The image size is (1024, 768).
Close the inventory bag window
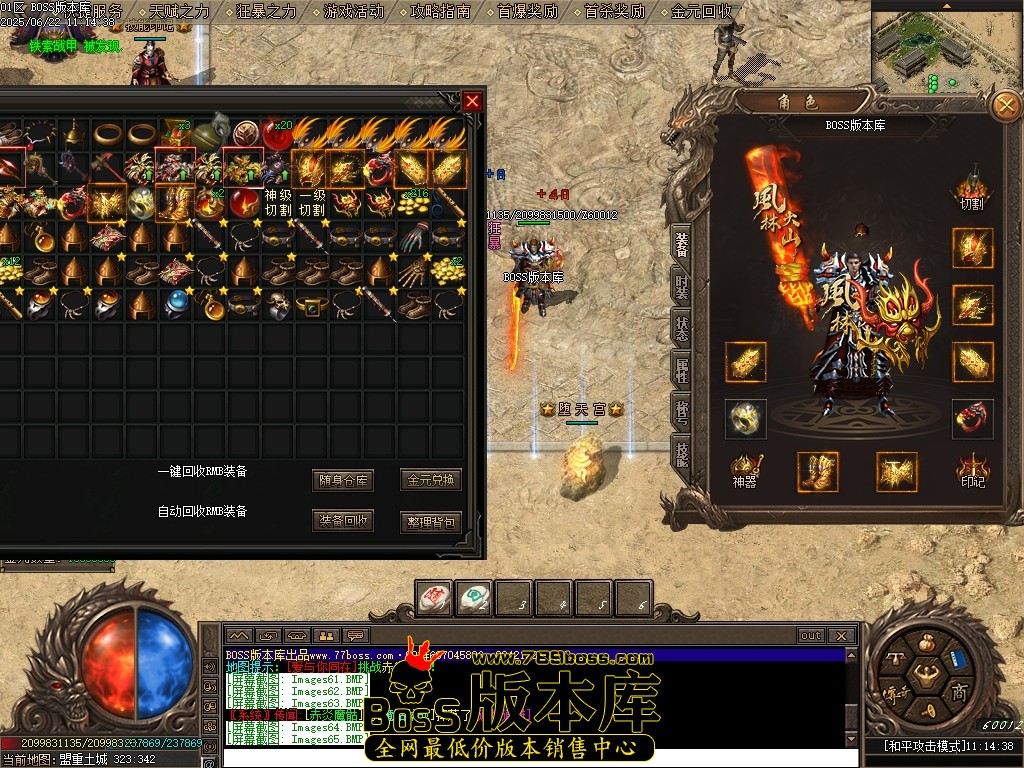[x=472, y=101]
